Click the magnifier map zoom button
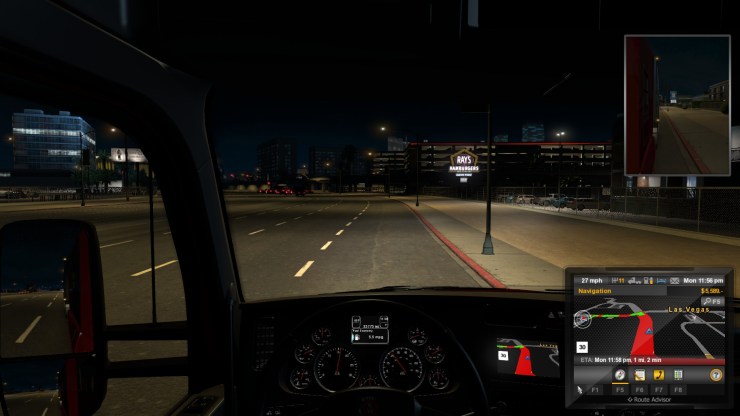This screenshot has height=416, width=740. pyautogui.click(x=713, y=300)
